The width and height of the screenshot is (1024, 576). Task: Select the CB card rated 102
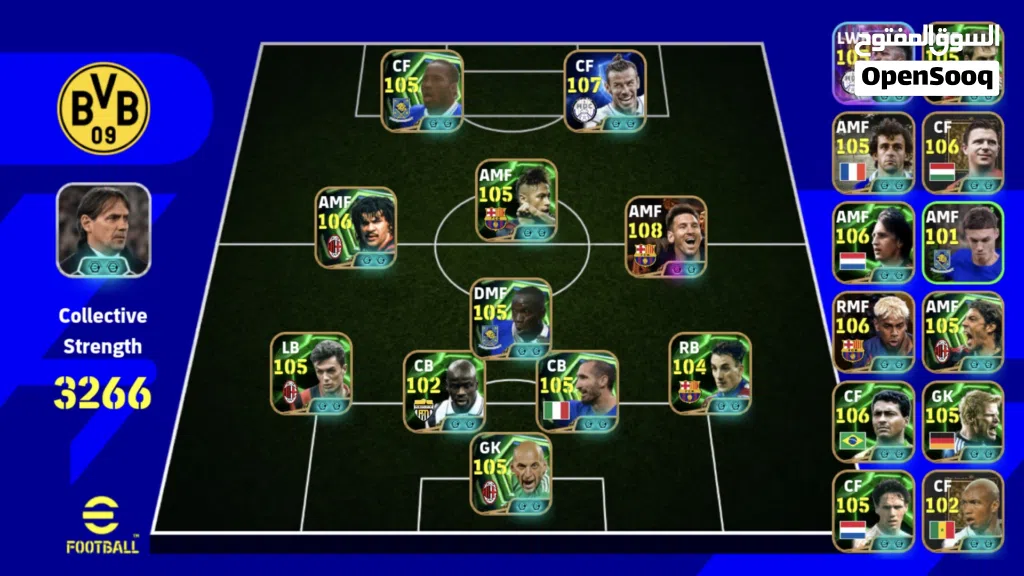pos(443,391)
